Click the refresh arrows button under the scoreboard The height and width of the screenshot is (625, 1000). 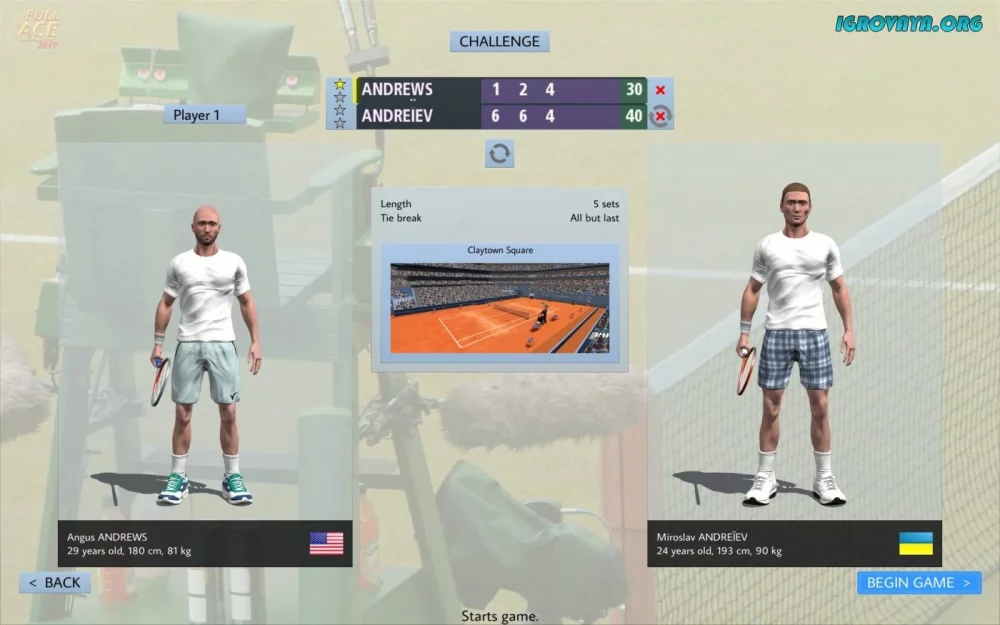[x=499, y=153]
